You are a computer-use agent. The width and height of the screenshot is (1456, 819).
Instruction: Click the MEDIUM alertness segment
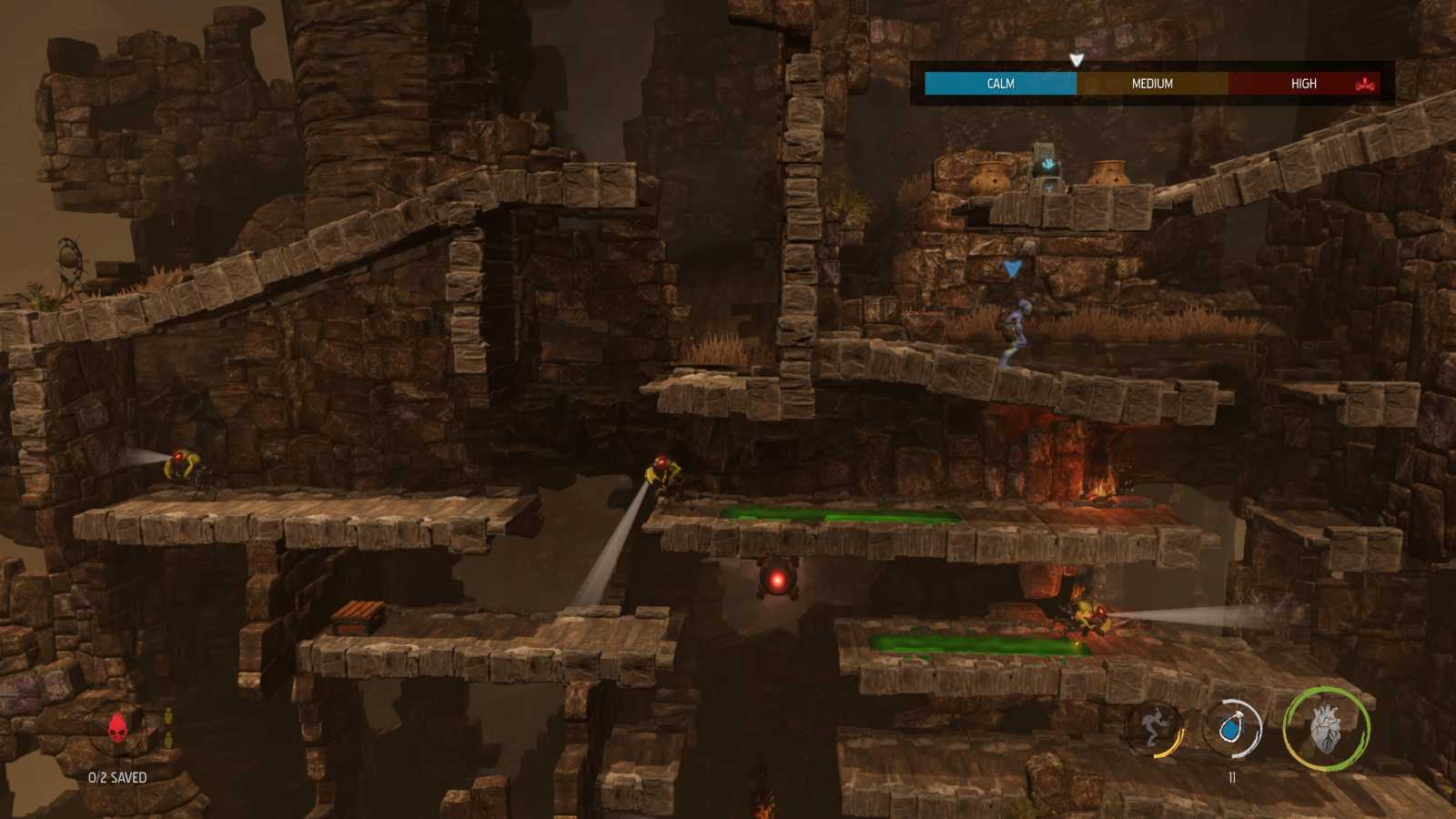pyautogui.click(x=1151, y=83)
